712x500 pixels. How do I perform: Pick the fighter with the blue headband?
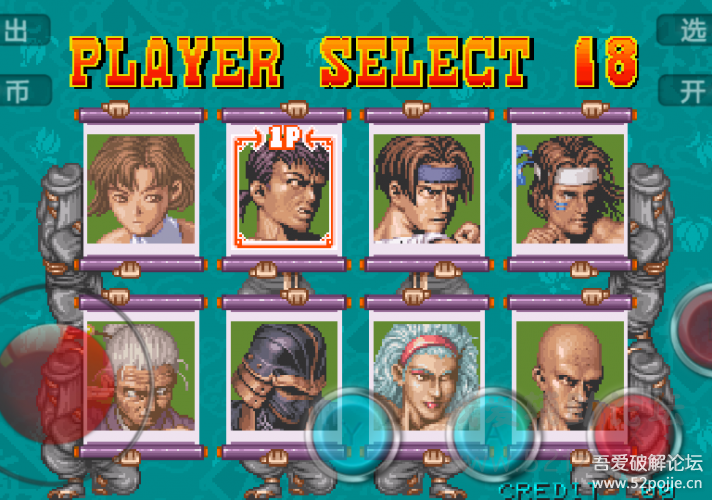(426, 189)
